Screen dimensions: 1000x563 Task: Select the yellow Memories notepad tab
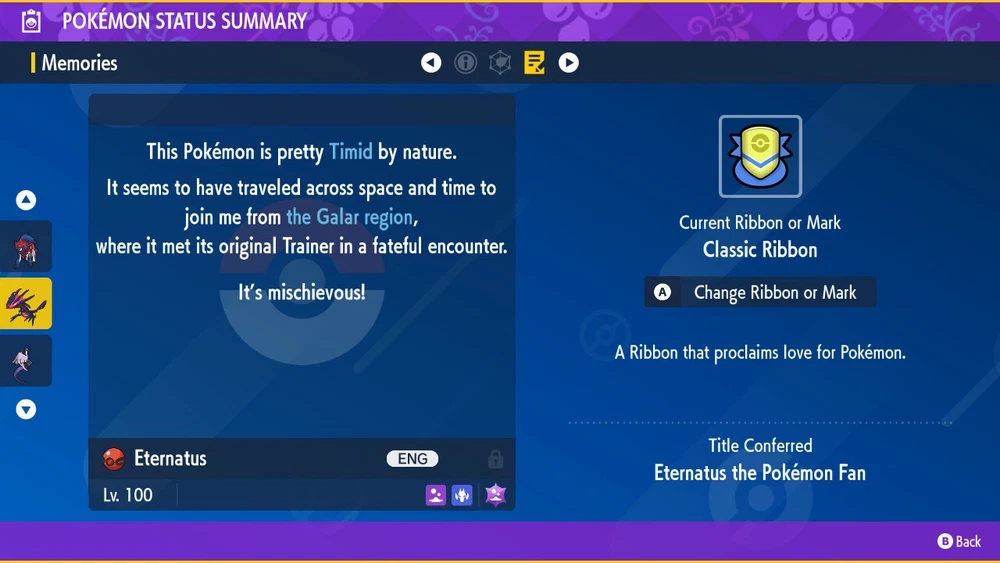pos(534,63)
